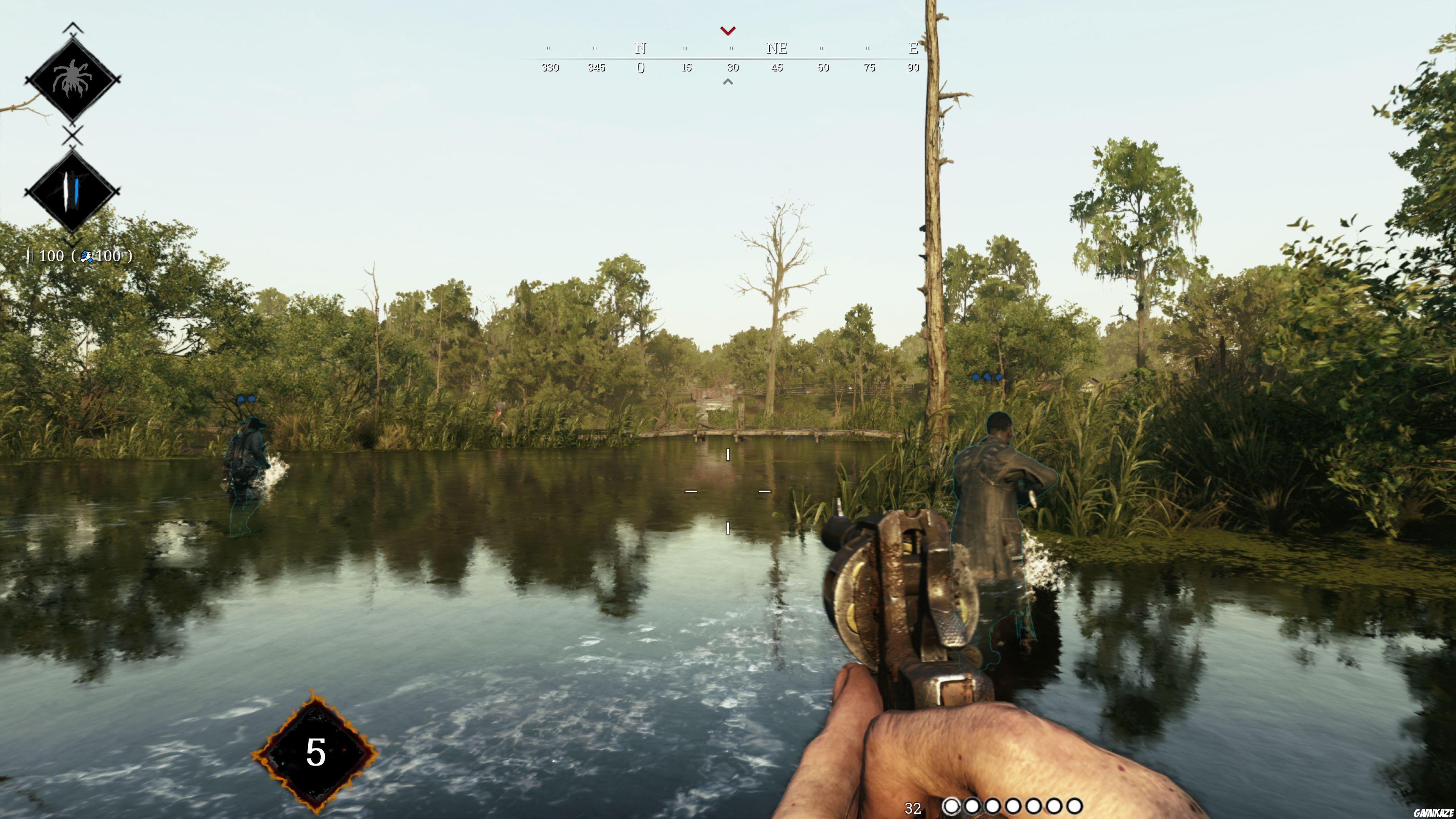This screenshot has width=1456, height=819.
Task: Select the E marker on the compass bar
Action: pos(913,49)
